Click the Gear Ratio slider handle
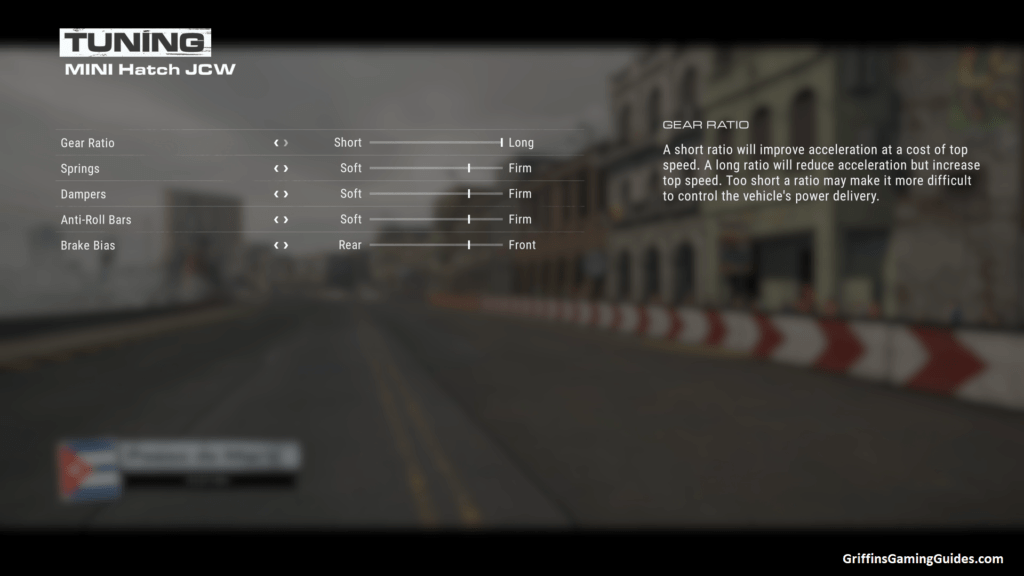Image resolution: width=1024 pixels, height=576 pixels. tap(501, 143)
